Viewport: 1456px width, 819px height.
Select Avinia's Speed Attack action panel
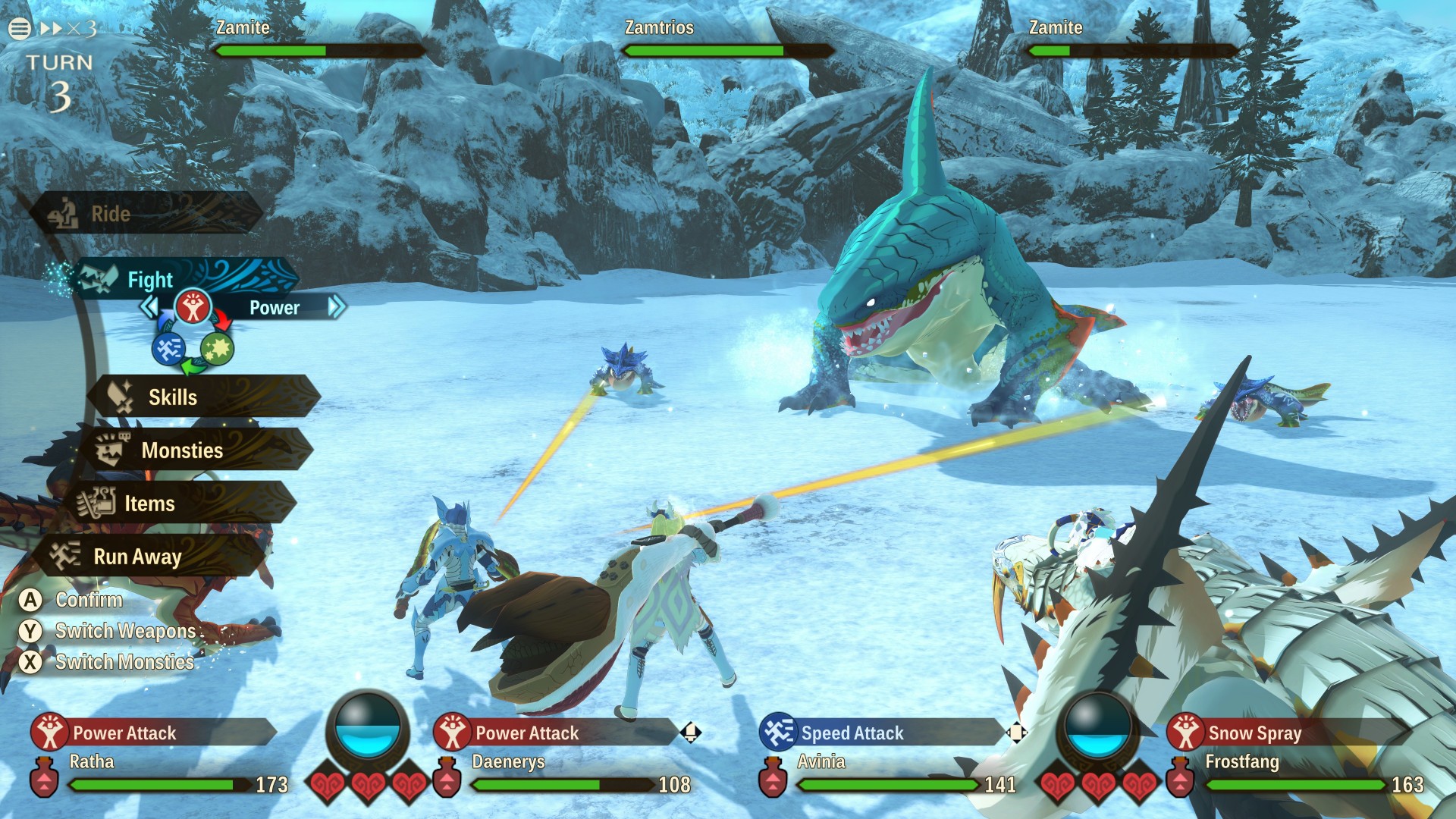[880, 733]
